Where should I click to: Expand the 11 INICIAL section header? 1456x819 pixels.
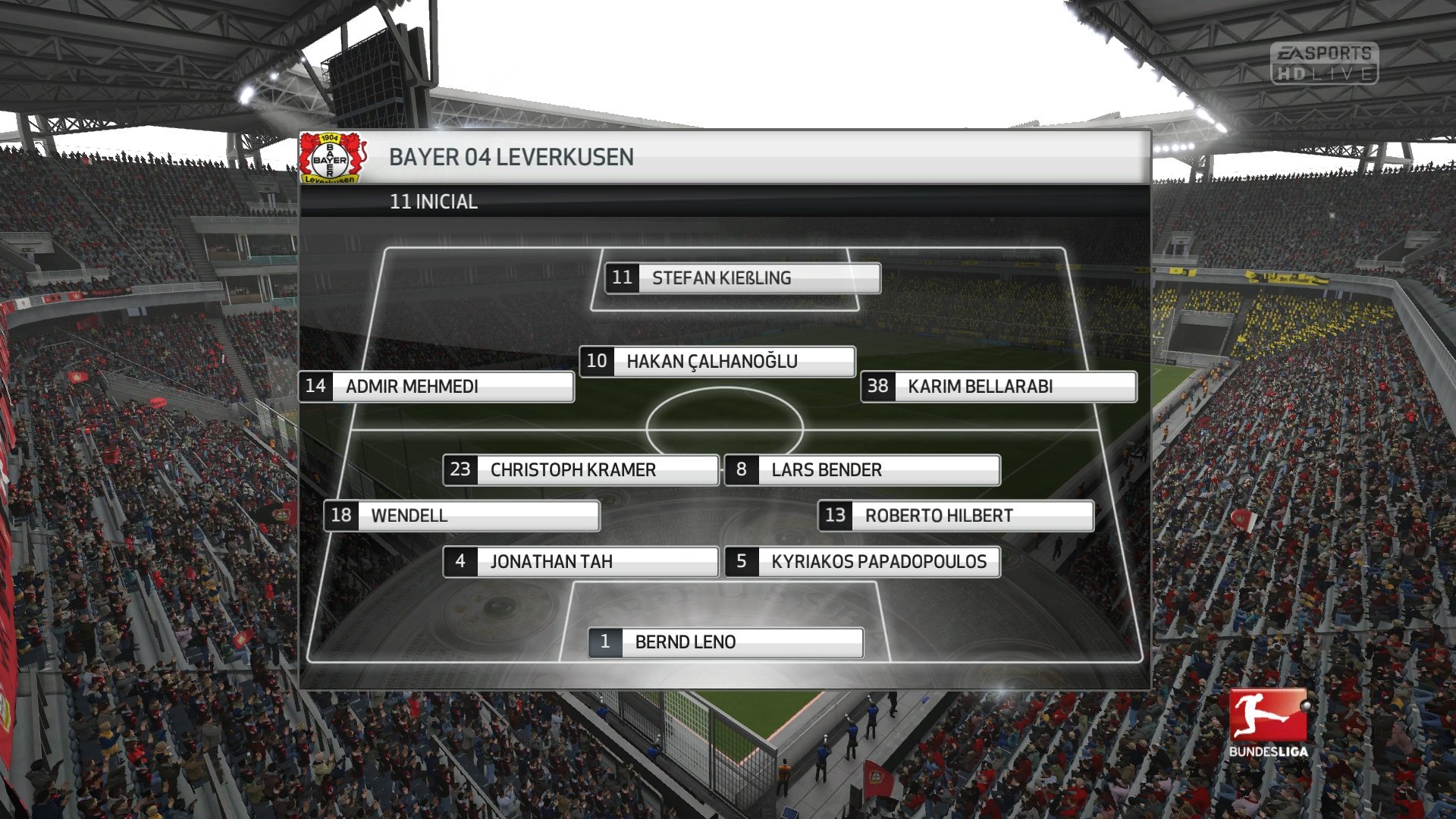(432, 202)
